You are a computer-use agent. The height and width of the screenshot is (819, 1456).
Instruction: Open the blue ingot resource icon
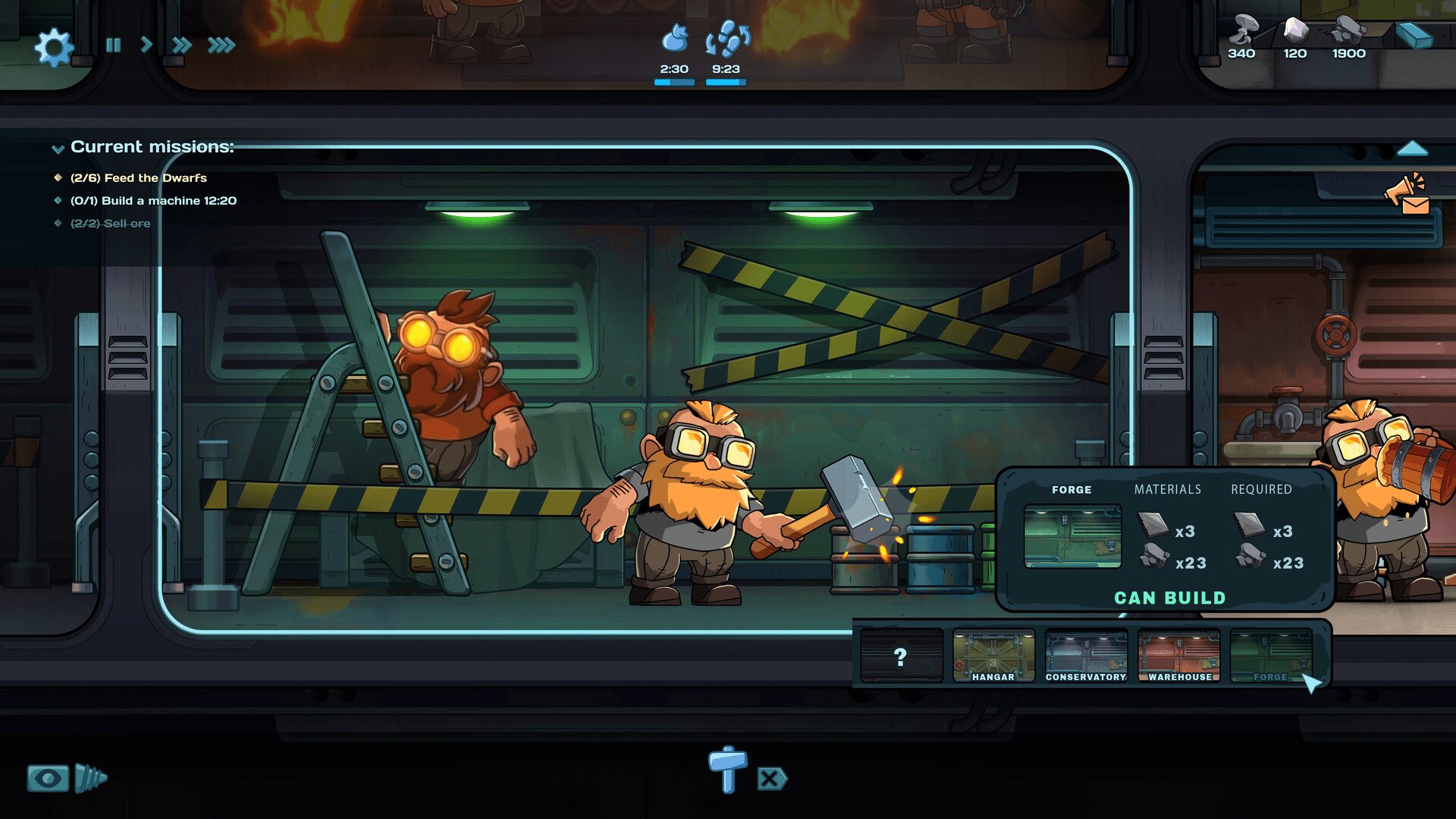[1414, 36]
